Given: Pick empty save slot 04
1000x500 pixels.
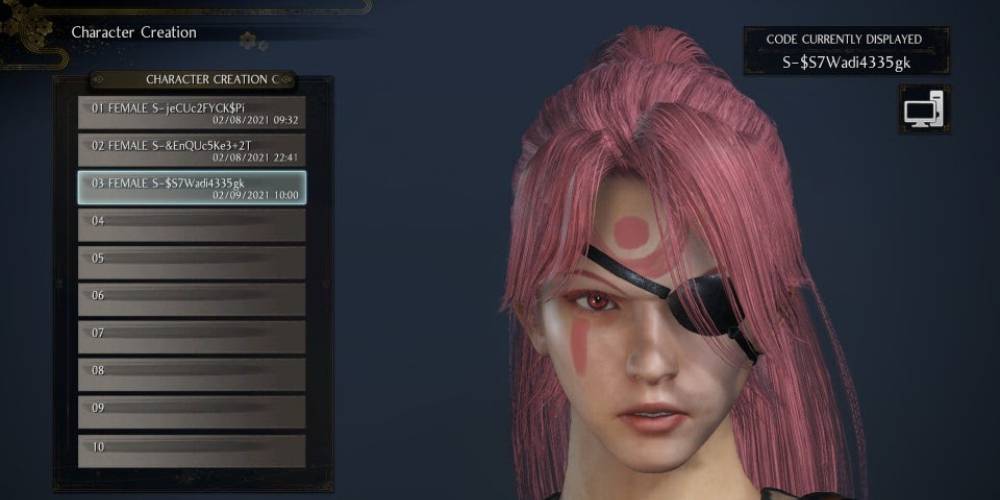Looking at the screenshot, I should (x=192, y=225).
